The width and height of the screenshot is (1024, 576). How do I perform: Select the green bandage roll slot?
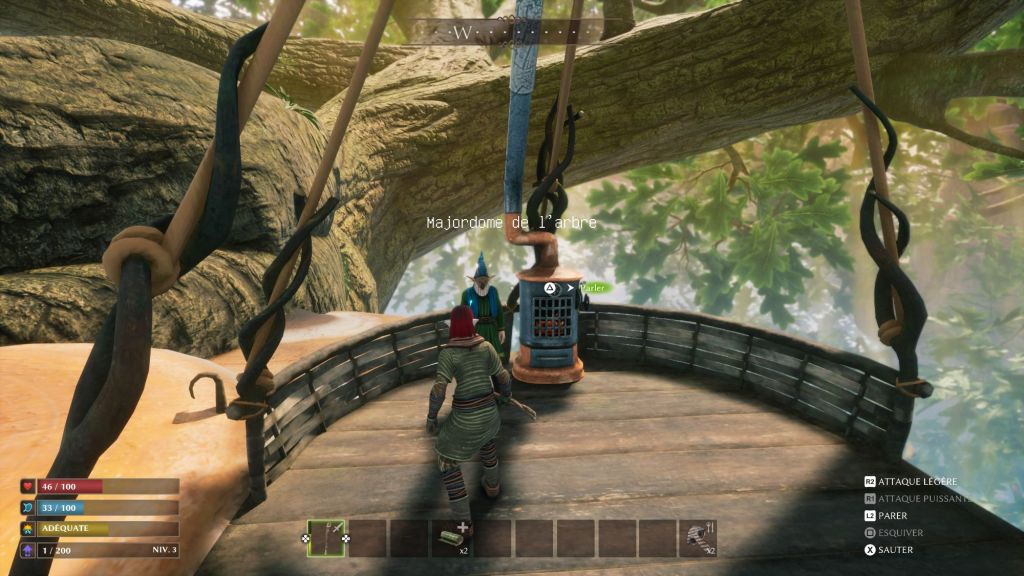click(x=451, y=538)
